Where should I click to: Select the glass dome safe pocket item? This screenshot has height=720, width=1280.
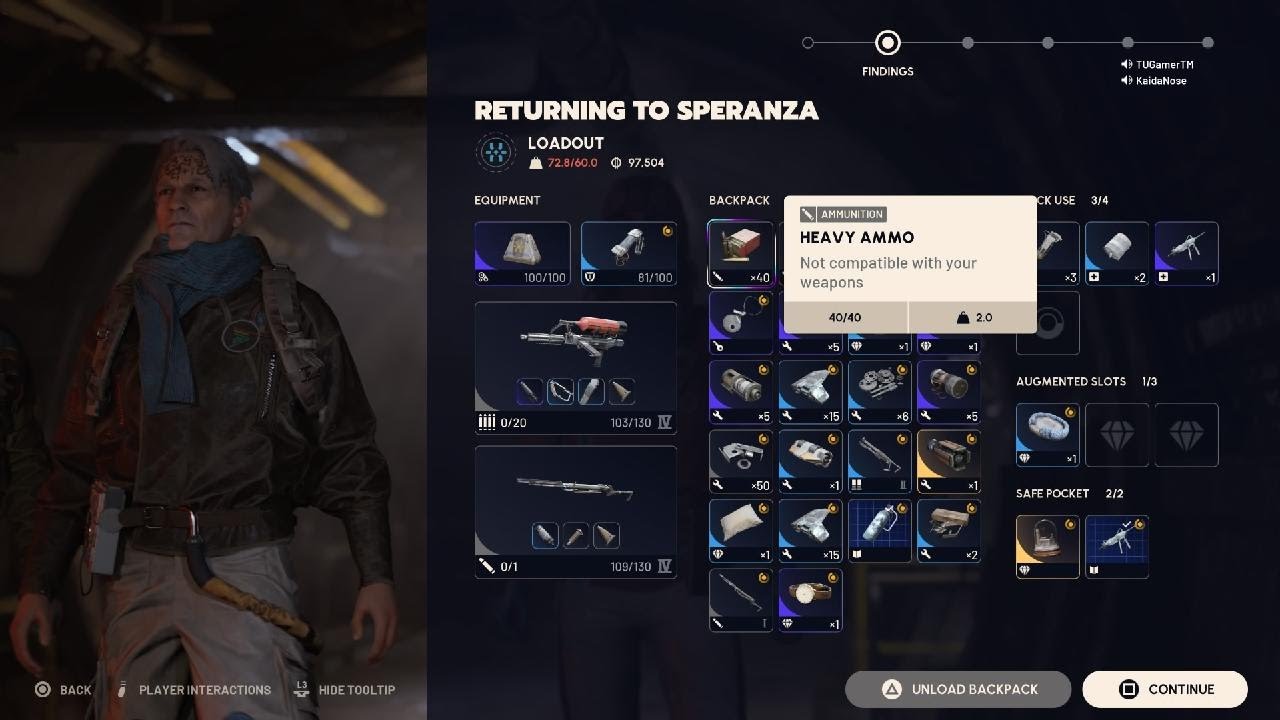1048,547
